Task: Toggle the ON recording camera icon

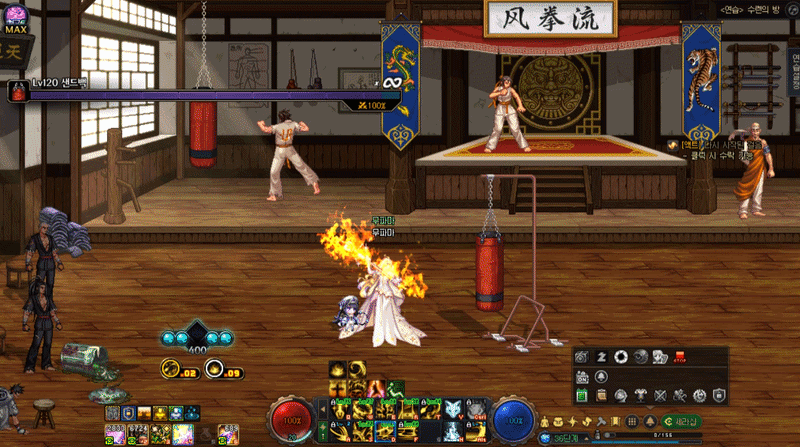Action: (583, 377)
